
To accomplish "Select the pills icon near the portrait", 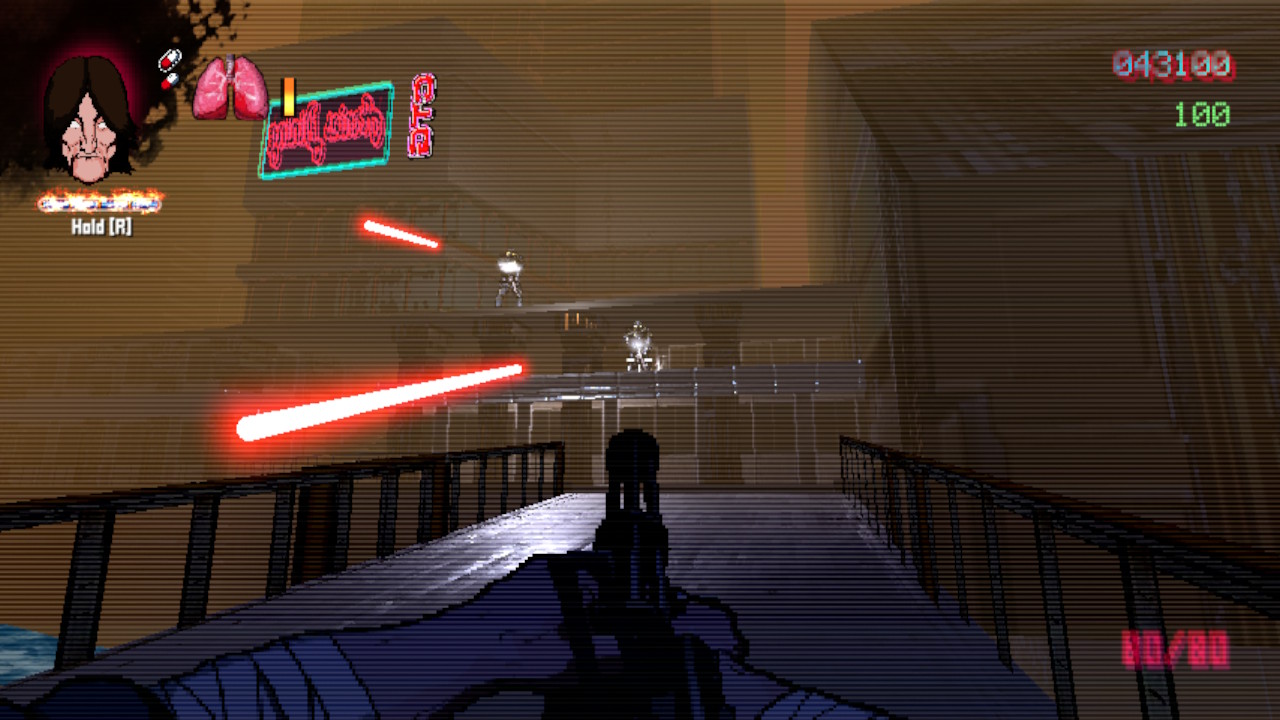I will tap(170, 62).
